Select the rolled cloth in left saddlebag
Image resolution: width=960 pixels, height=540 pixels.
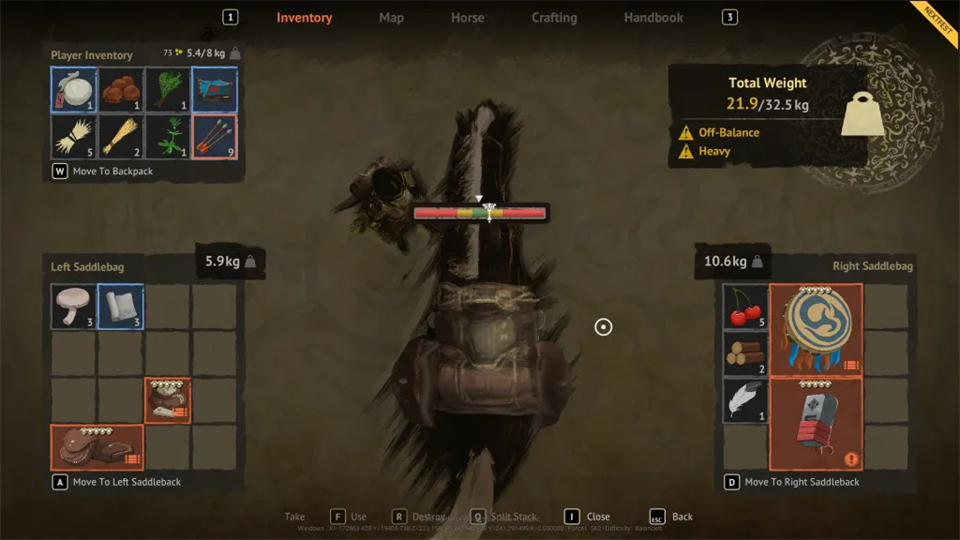(x=121, y=307)
